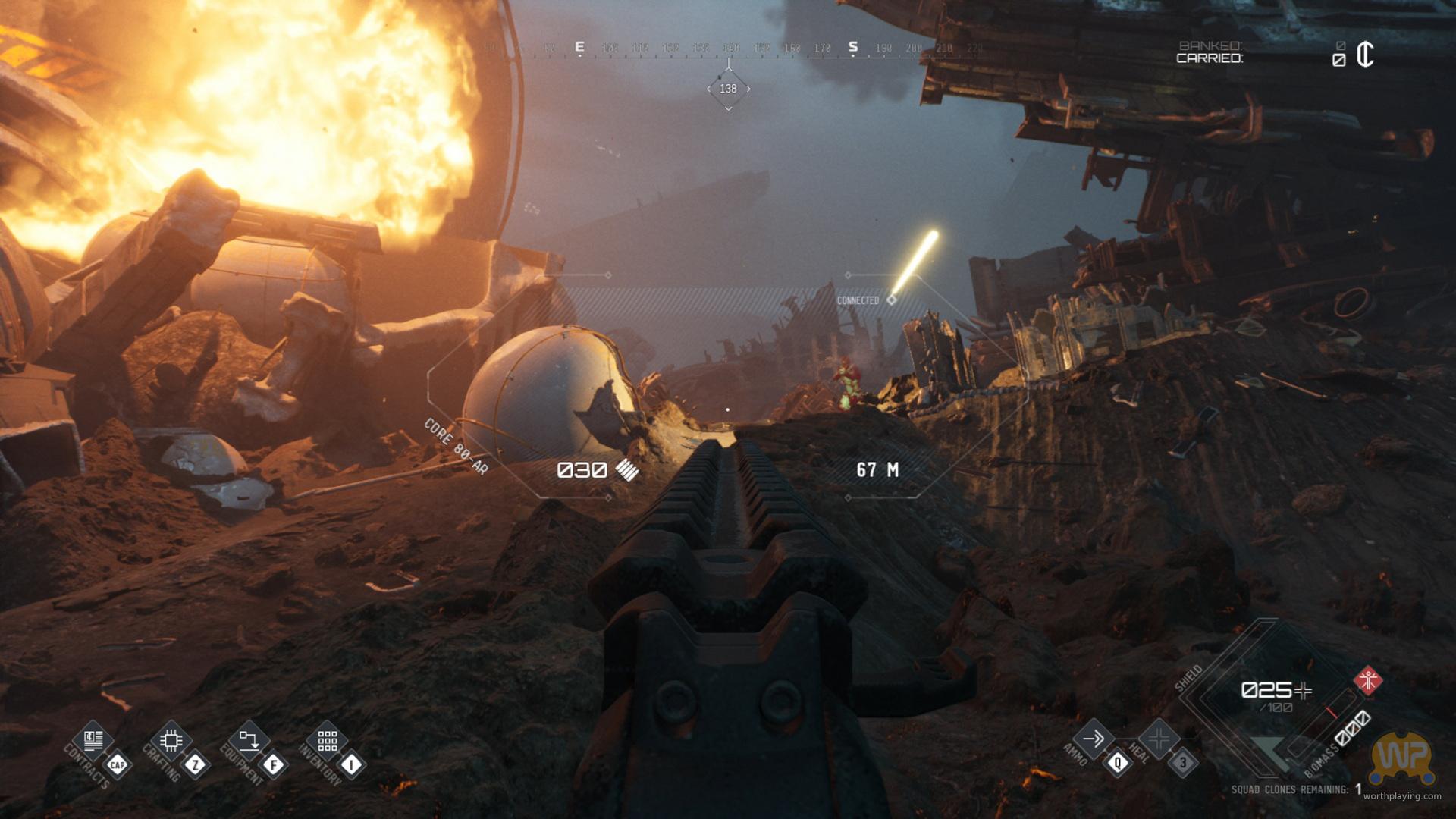Use the Heal cross icon
The height and width of the screenshot is (819, 1456).
pos(1159,738)
